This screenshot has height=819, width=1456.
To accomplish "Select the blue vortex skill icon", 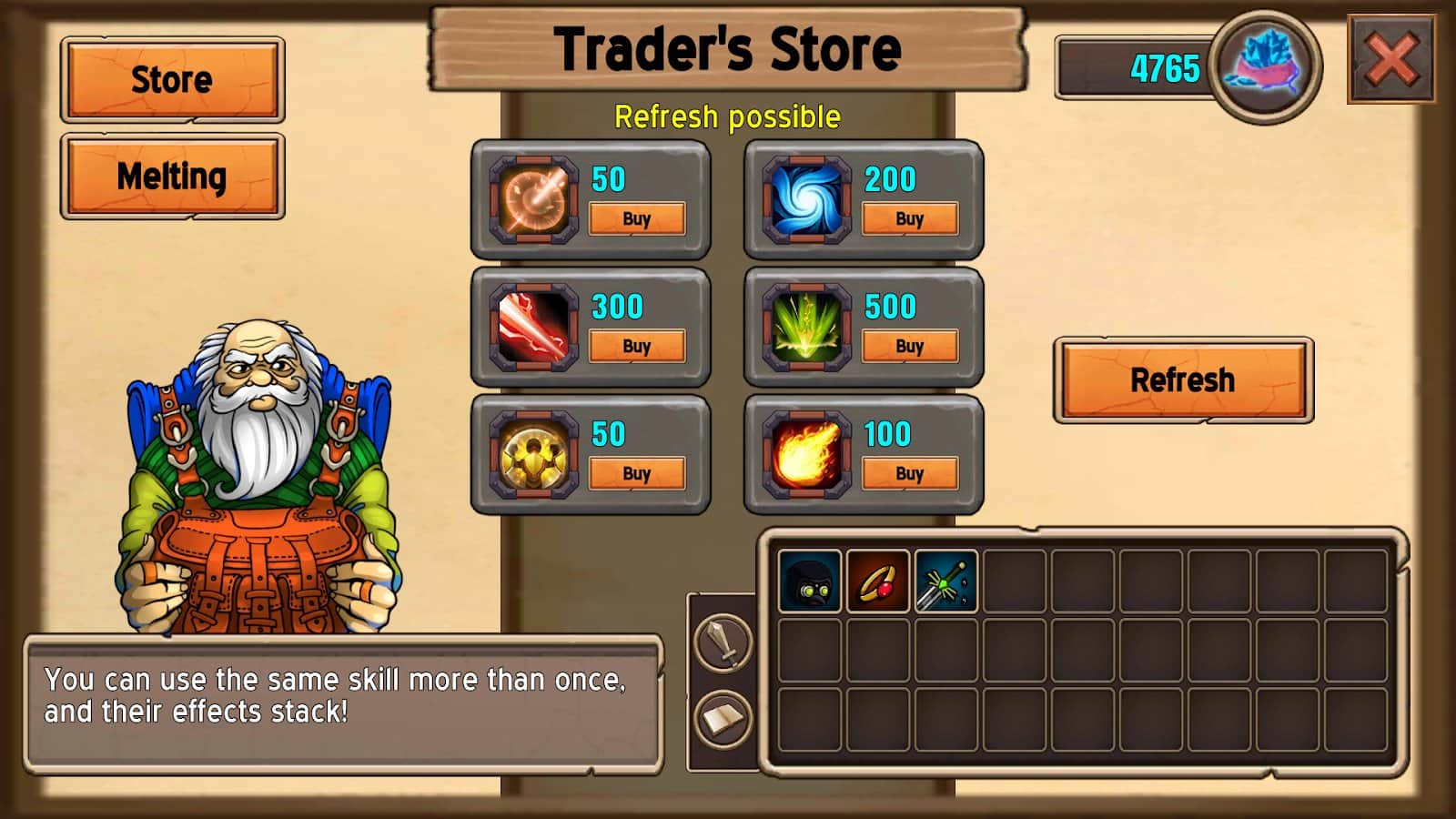I will click(806, 199).
